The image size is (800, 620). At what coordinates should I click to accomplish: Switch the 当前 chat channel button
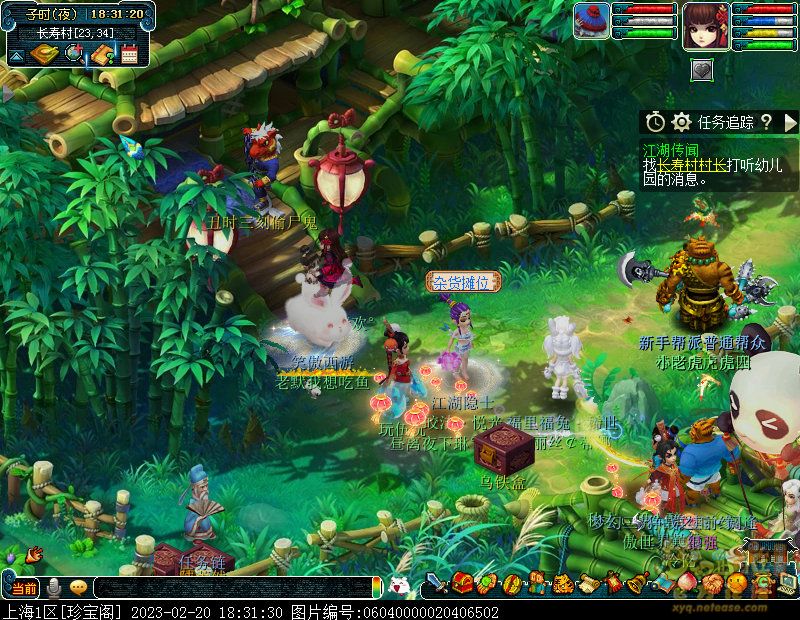(x=23, y=588)
